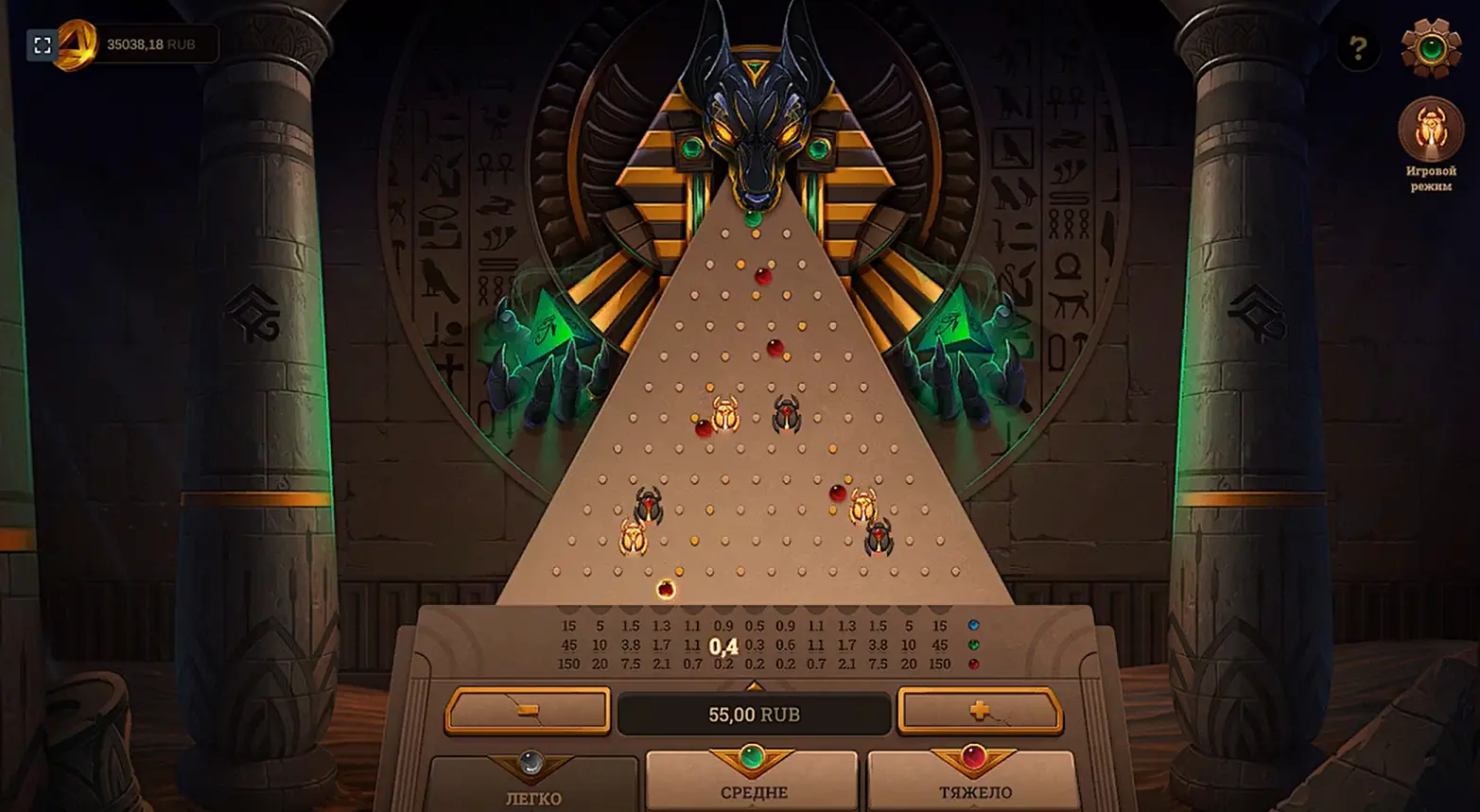The height and width of the screenshot is (812, 1480).
Task: Click the highlighted 0,4 multiplier
Action: pos(724,647)
